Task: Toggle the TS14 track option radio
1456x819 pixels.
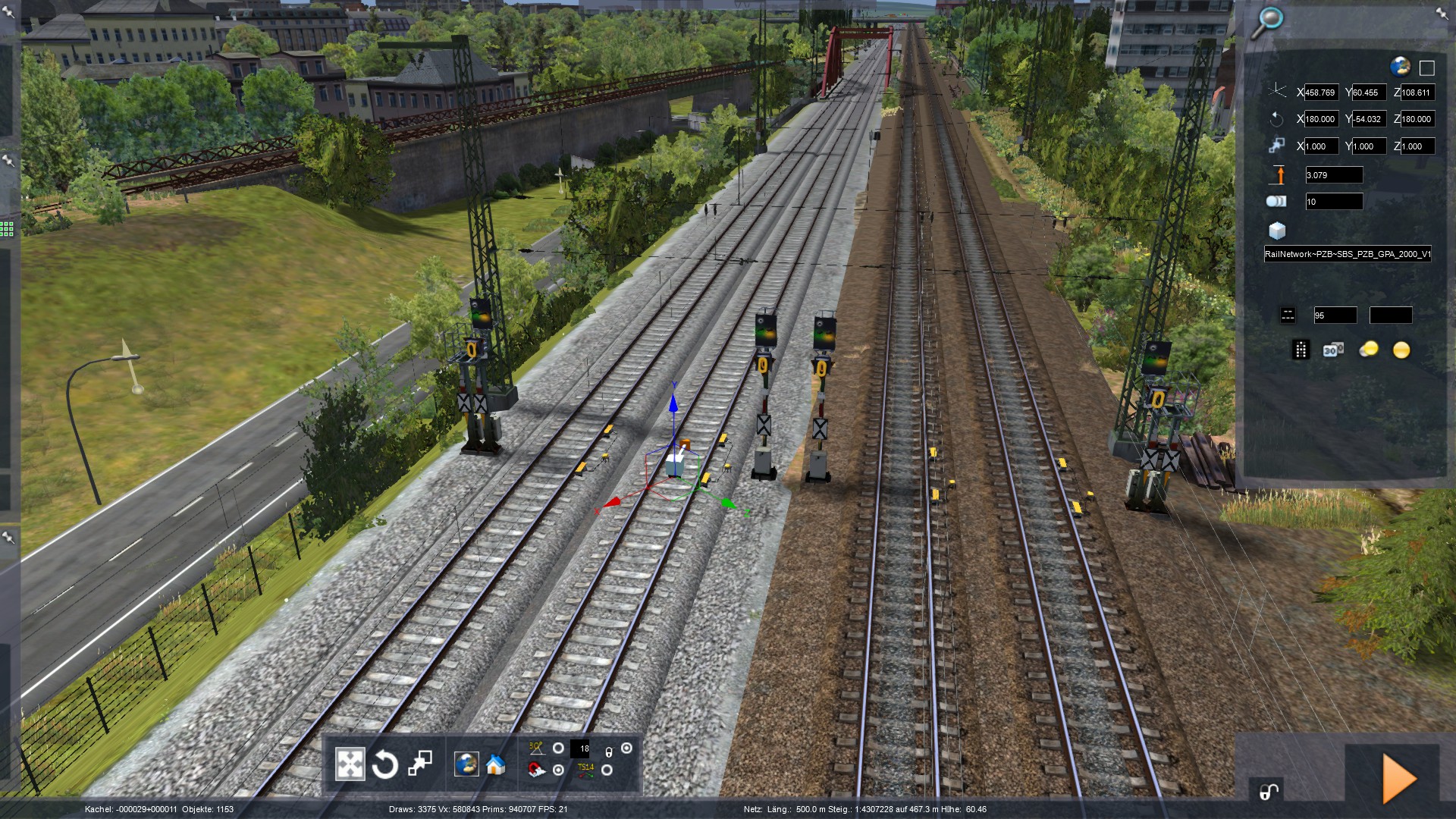Action: coord(607,770)
